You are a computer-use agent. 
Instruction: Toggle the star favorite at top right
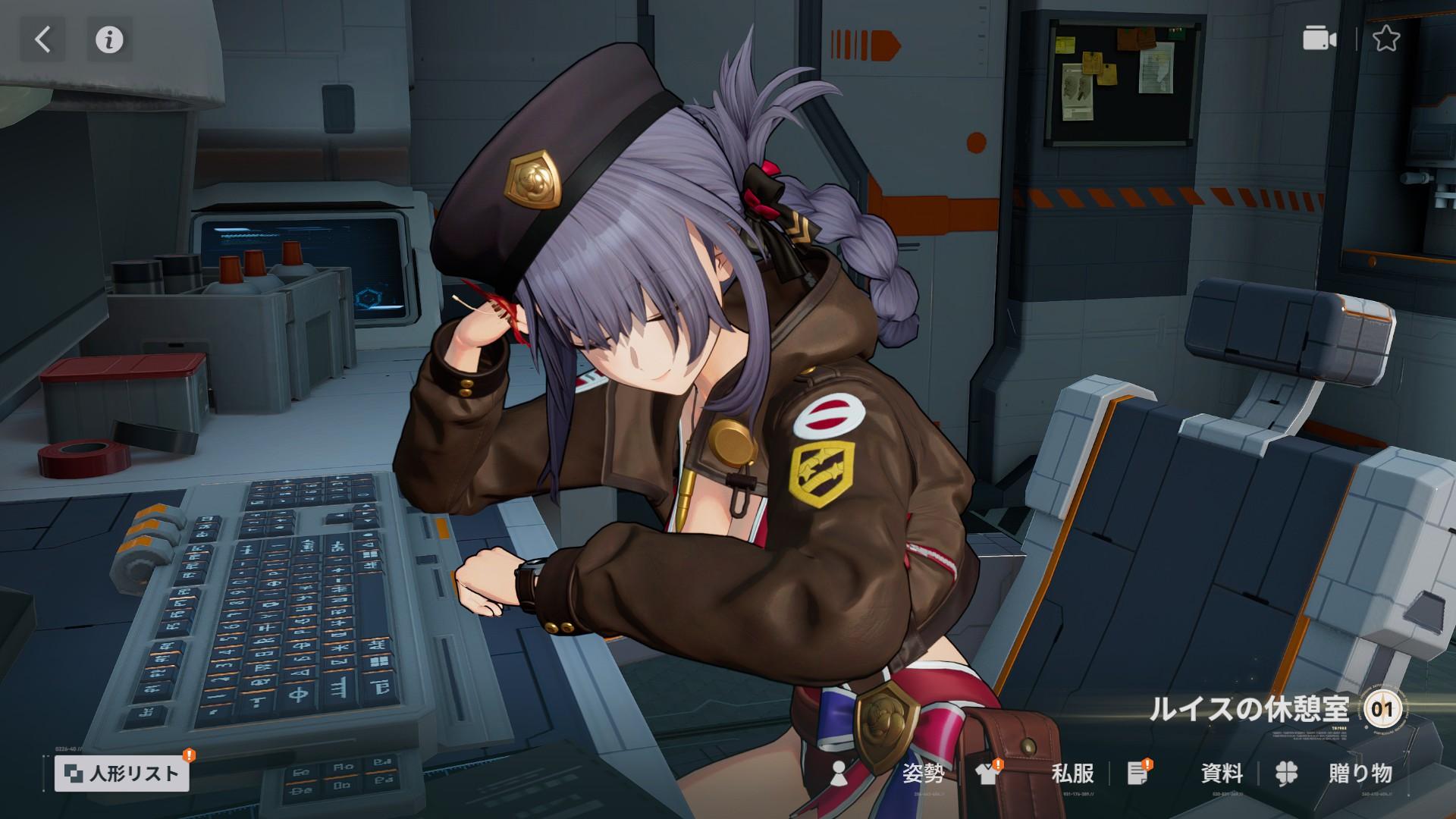coord(1388,38)
